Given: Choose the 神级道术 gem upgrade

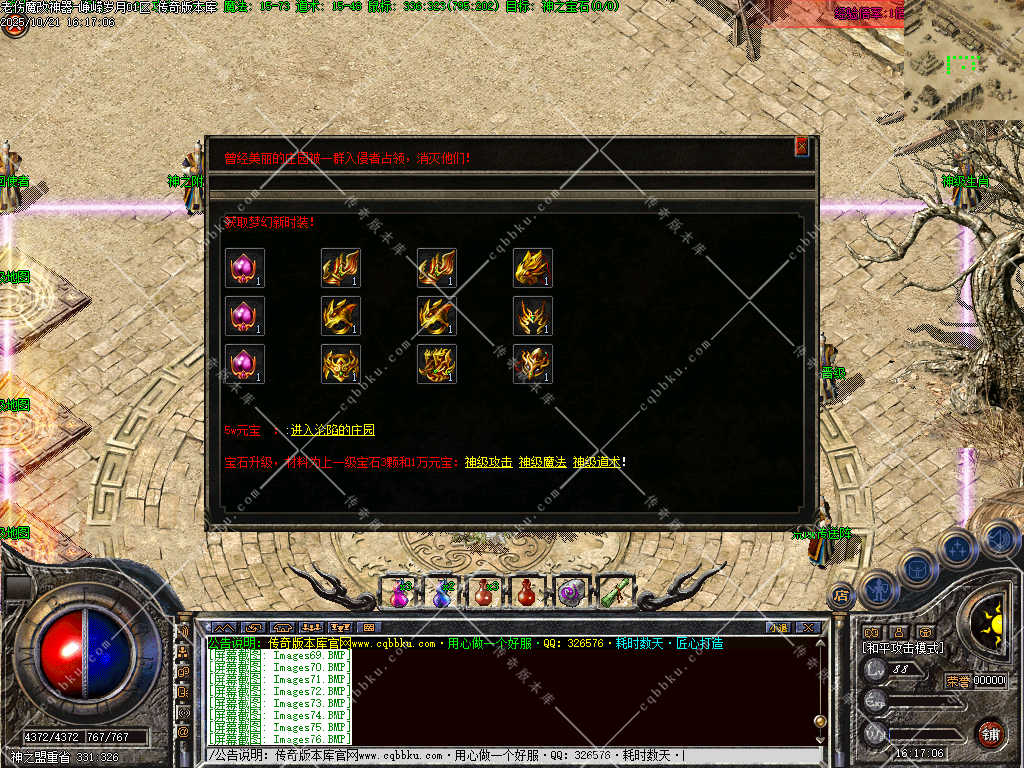Looking at the screenshot, I should pyautogui.click(x=597, y=462).
